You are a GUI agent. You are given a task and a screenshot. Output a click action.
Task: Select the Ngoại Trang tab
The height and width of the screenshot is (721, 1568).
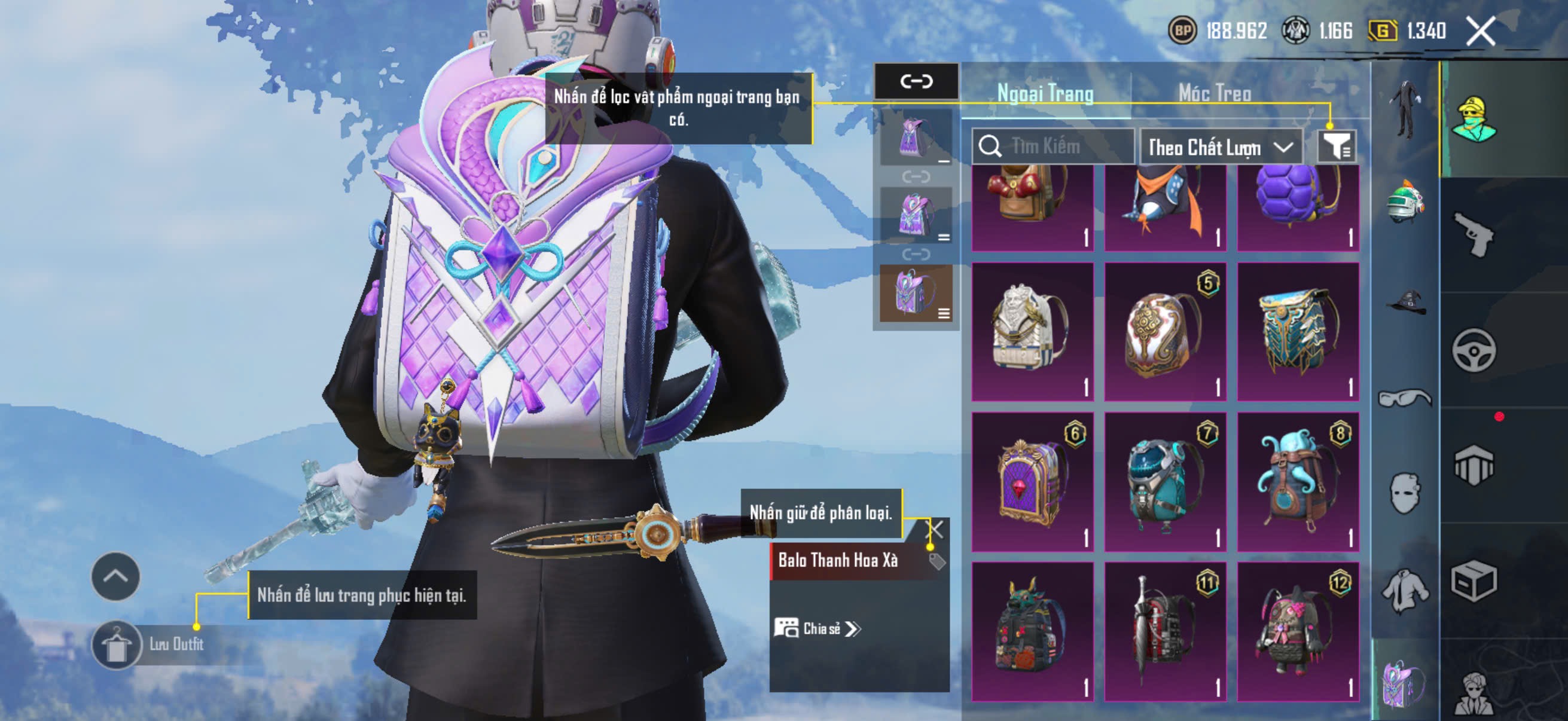click(1045, 93)
